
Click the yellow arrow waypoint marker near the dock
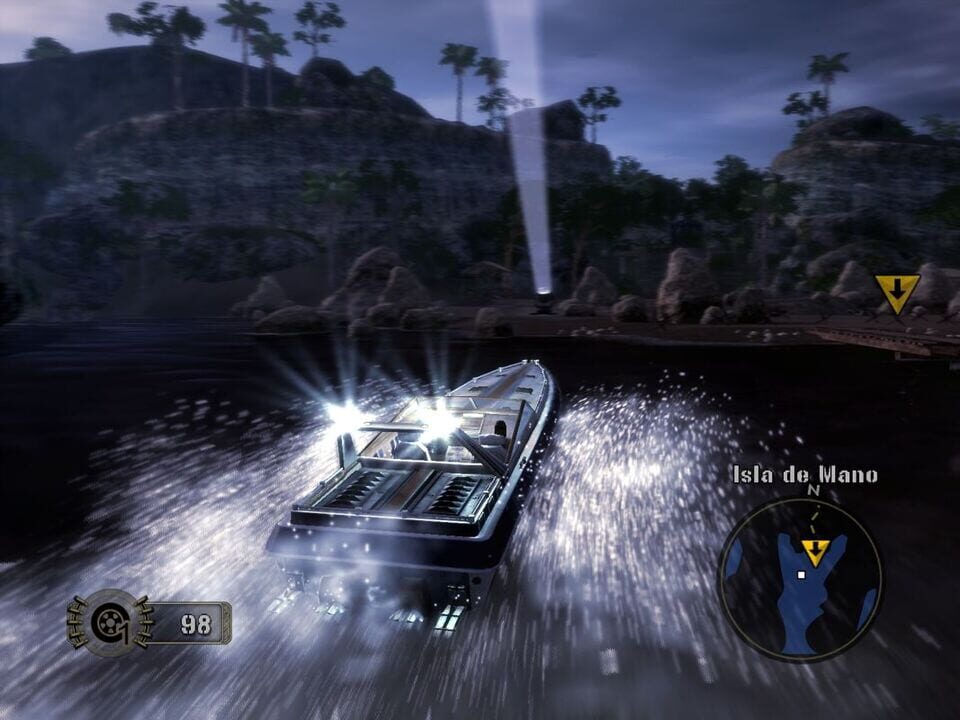[897, 292]
